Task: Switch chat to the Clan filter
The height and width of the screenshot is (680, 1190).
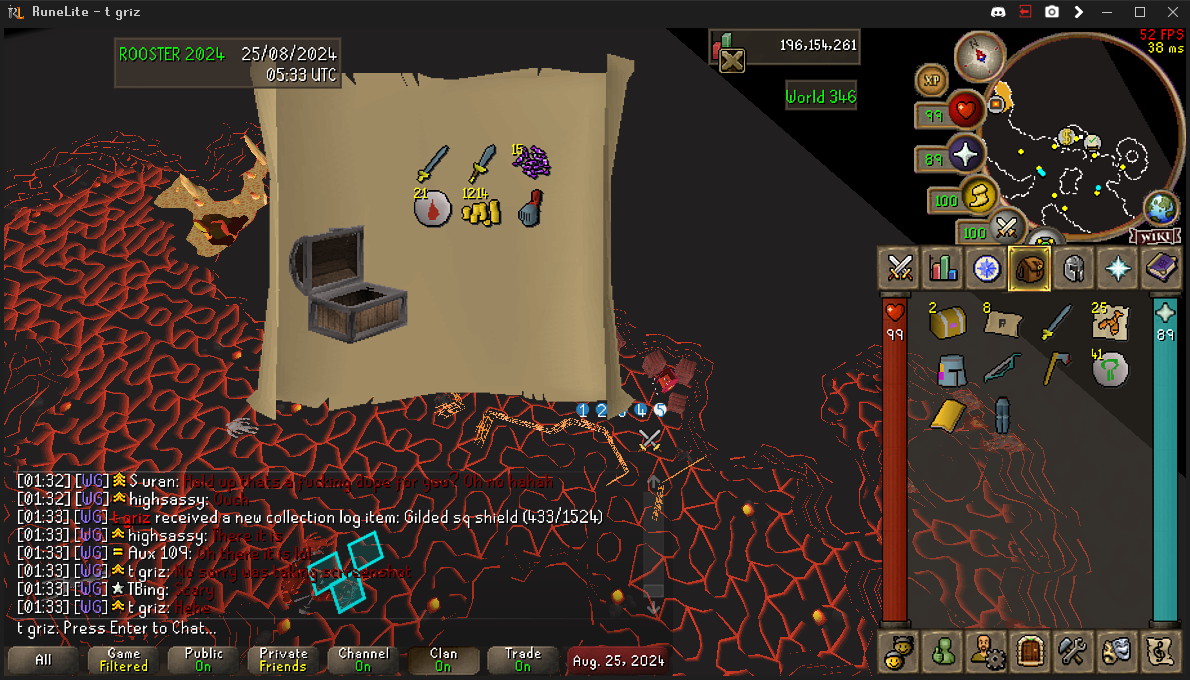Action: point(443,660)
